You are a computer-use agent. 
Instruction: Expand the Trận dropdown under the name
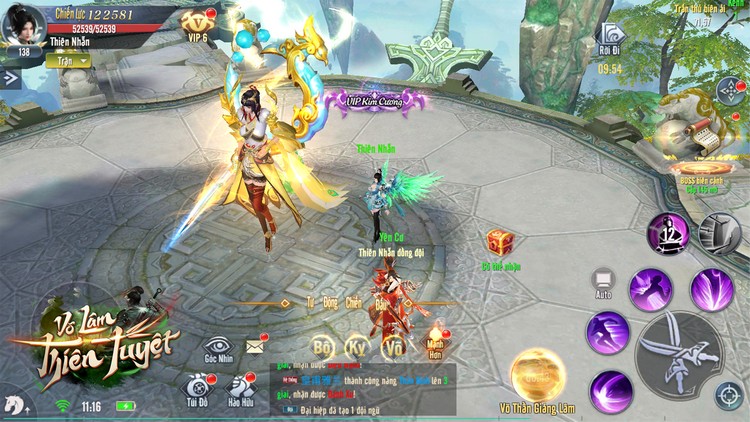coord(68,60)
